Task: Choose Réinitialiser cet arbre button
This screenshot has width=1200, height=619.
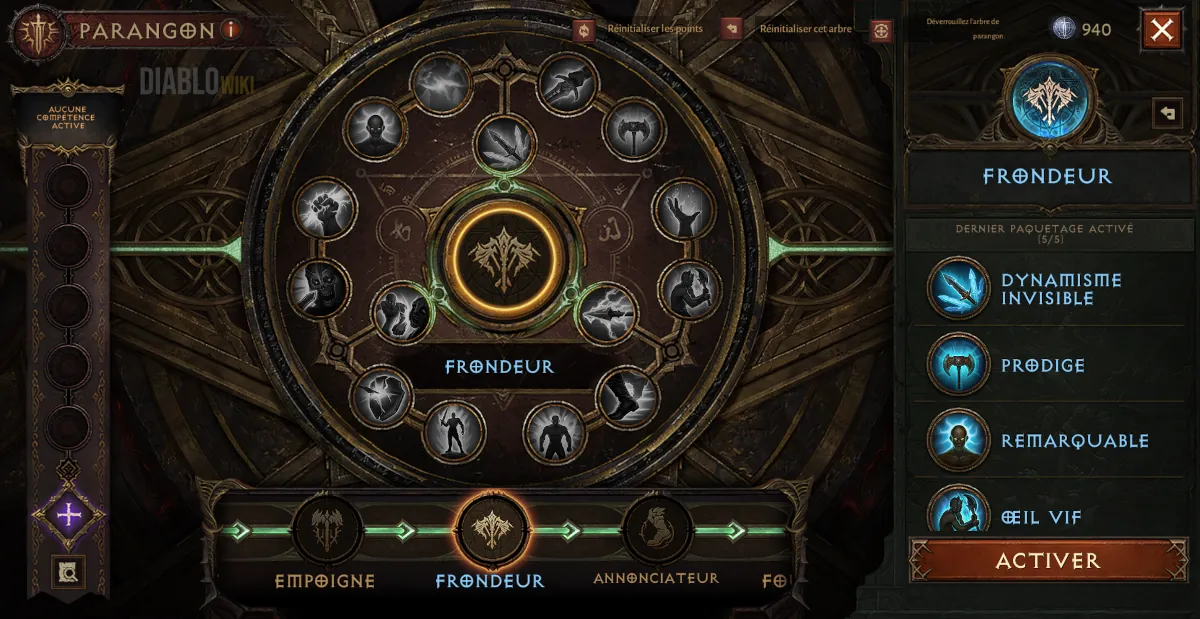Action: coord(731,29)
